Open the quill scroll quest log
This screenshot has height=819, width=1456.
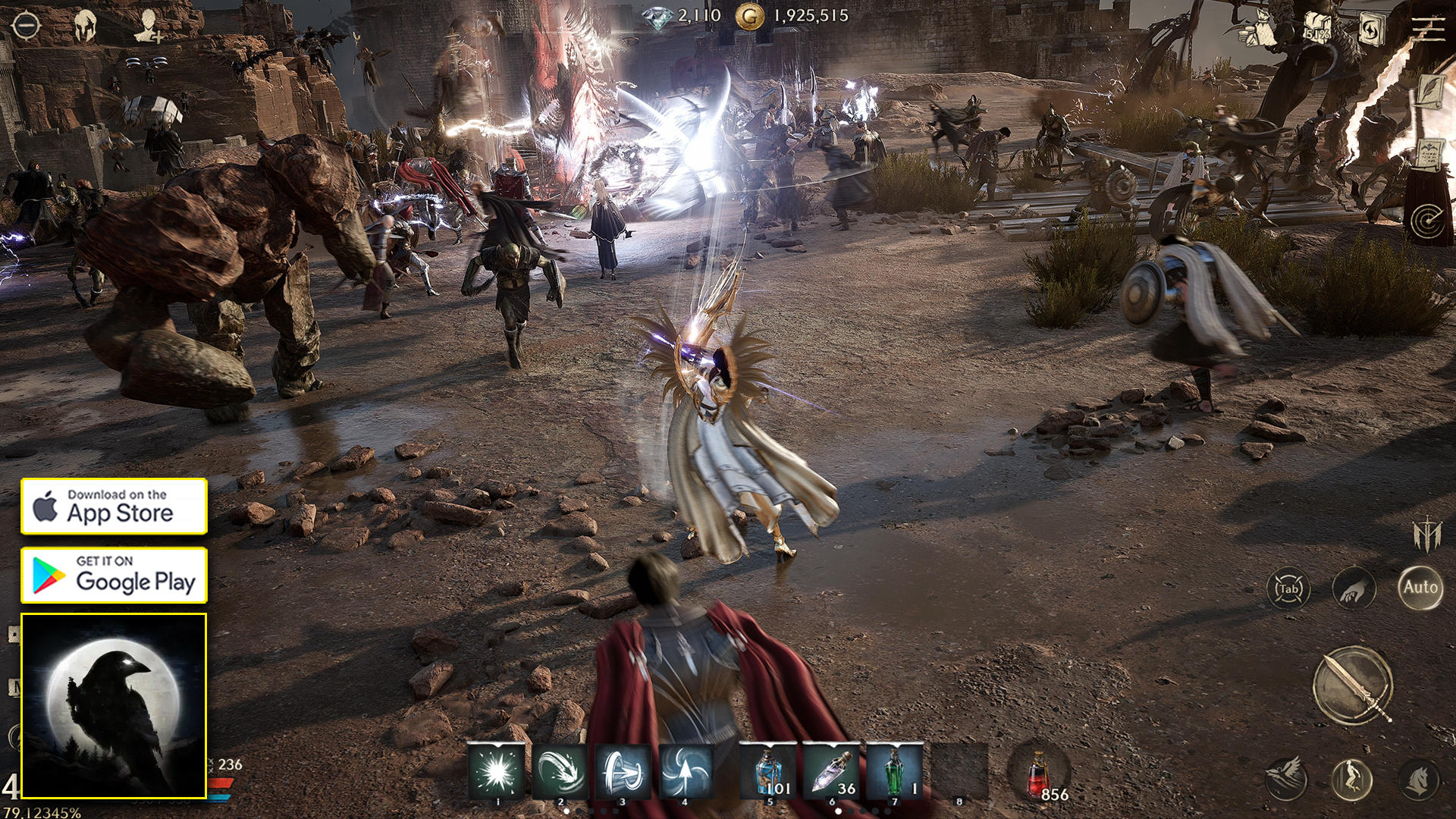point(1430,94)
